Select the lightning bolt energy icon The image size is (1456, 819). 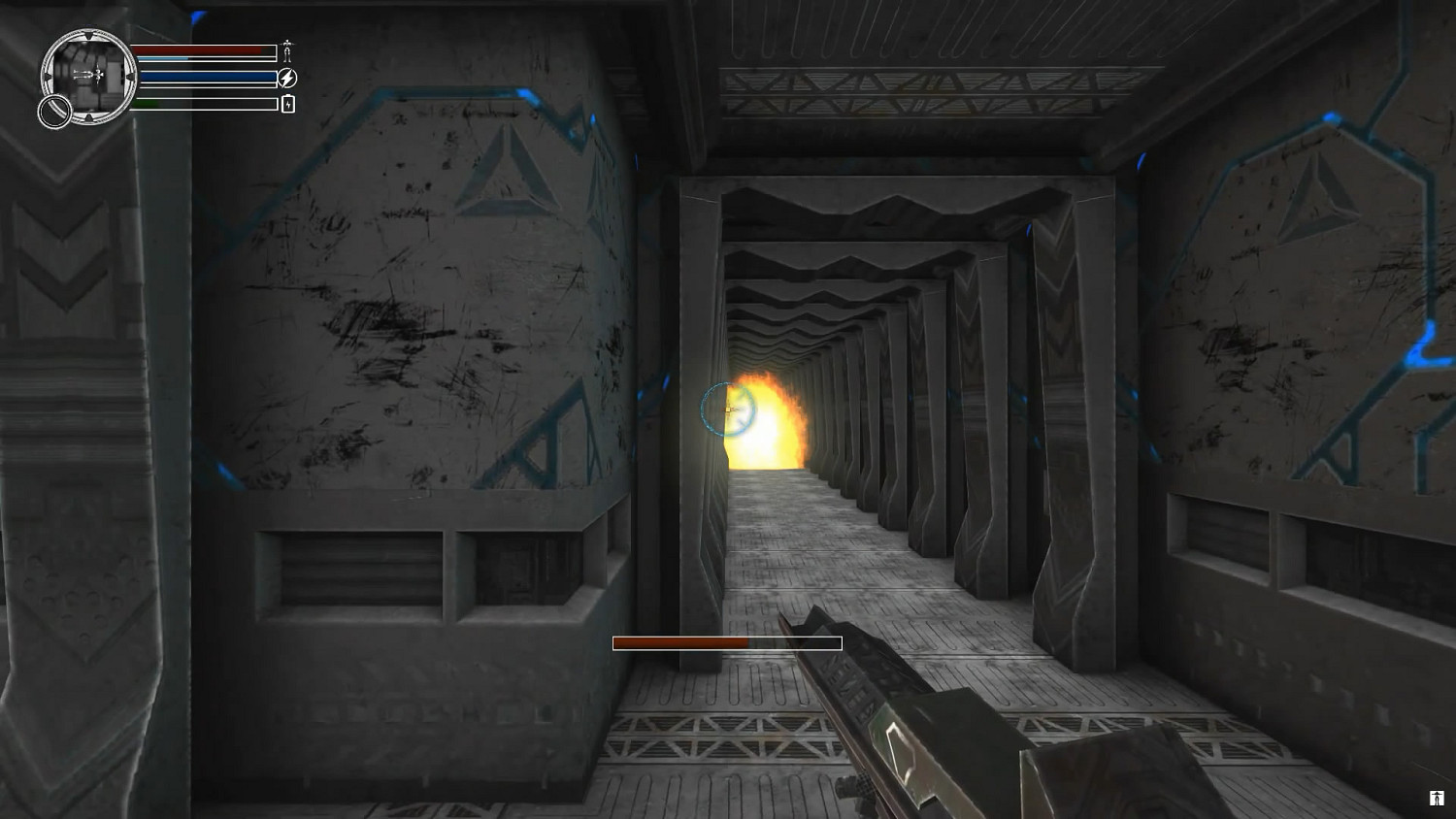(288, 78)
